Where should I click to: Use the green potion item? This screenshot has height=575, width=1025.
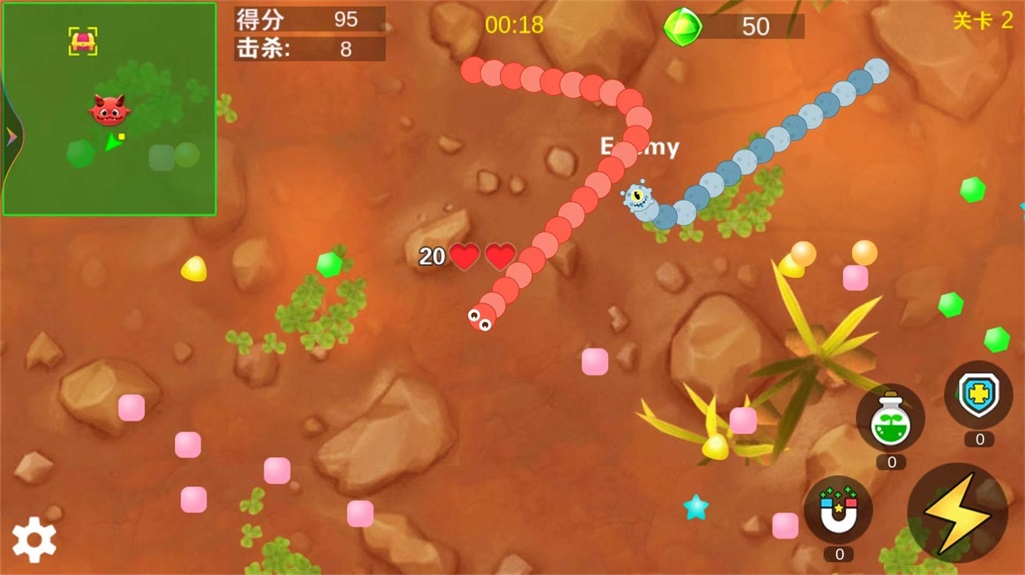890,418
